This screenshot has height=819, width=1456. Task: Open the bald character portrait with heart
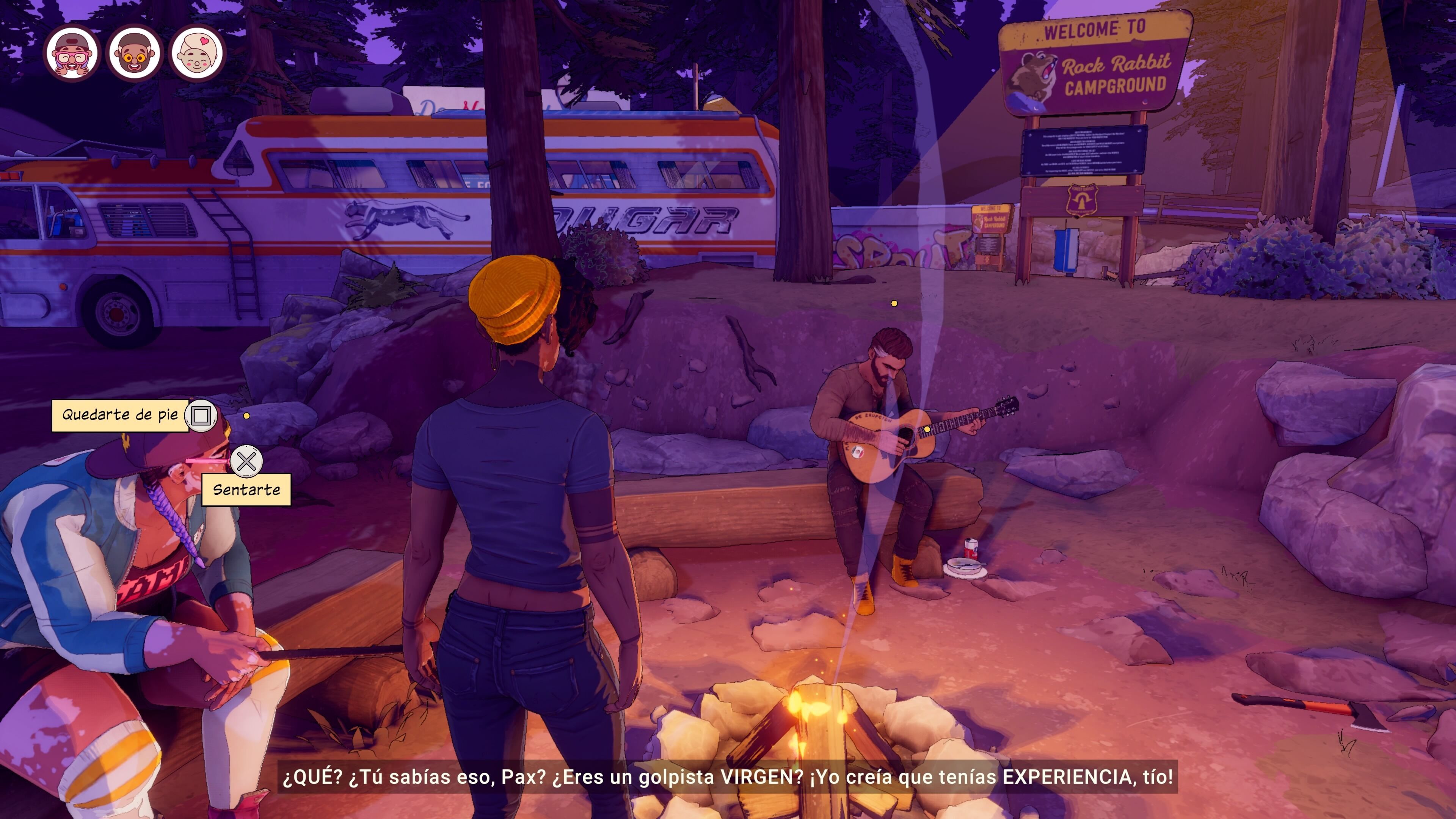pyautogui.click(x=197, y=54)
